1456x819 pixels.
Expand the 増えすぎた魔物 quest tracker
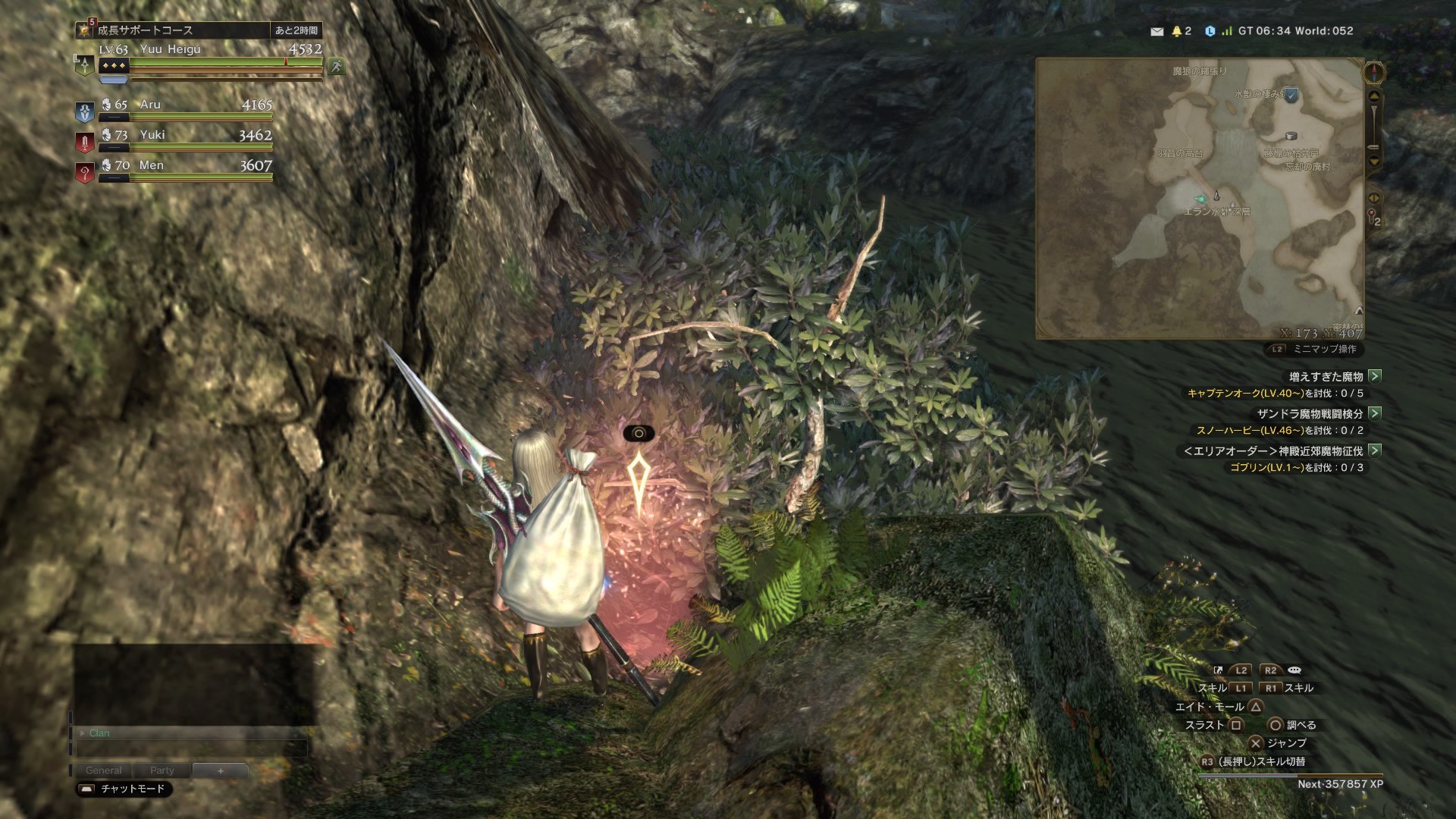coord(1375,376)
